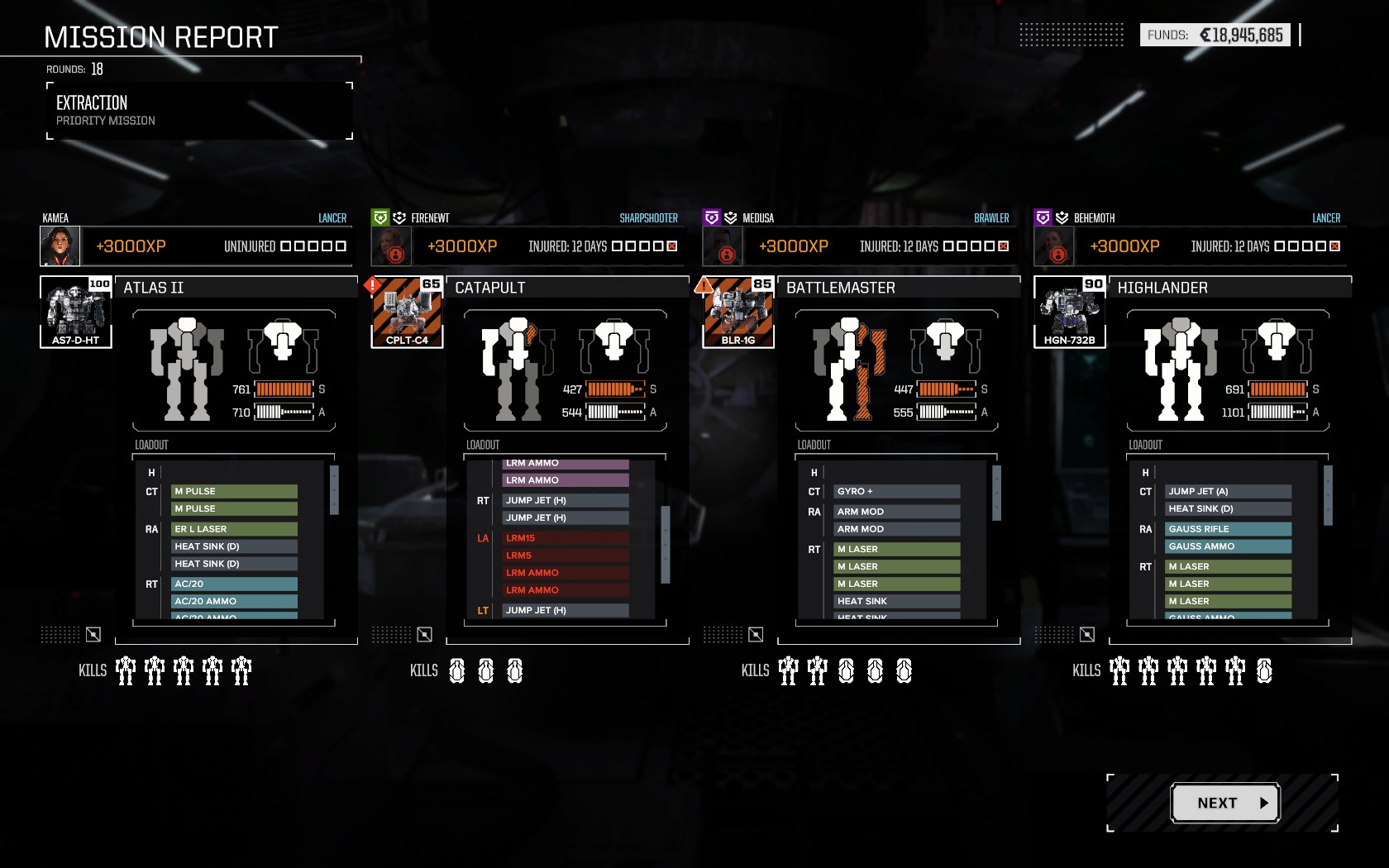Select the Gyro + component entry

tap(896, 491)
